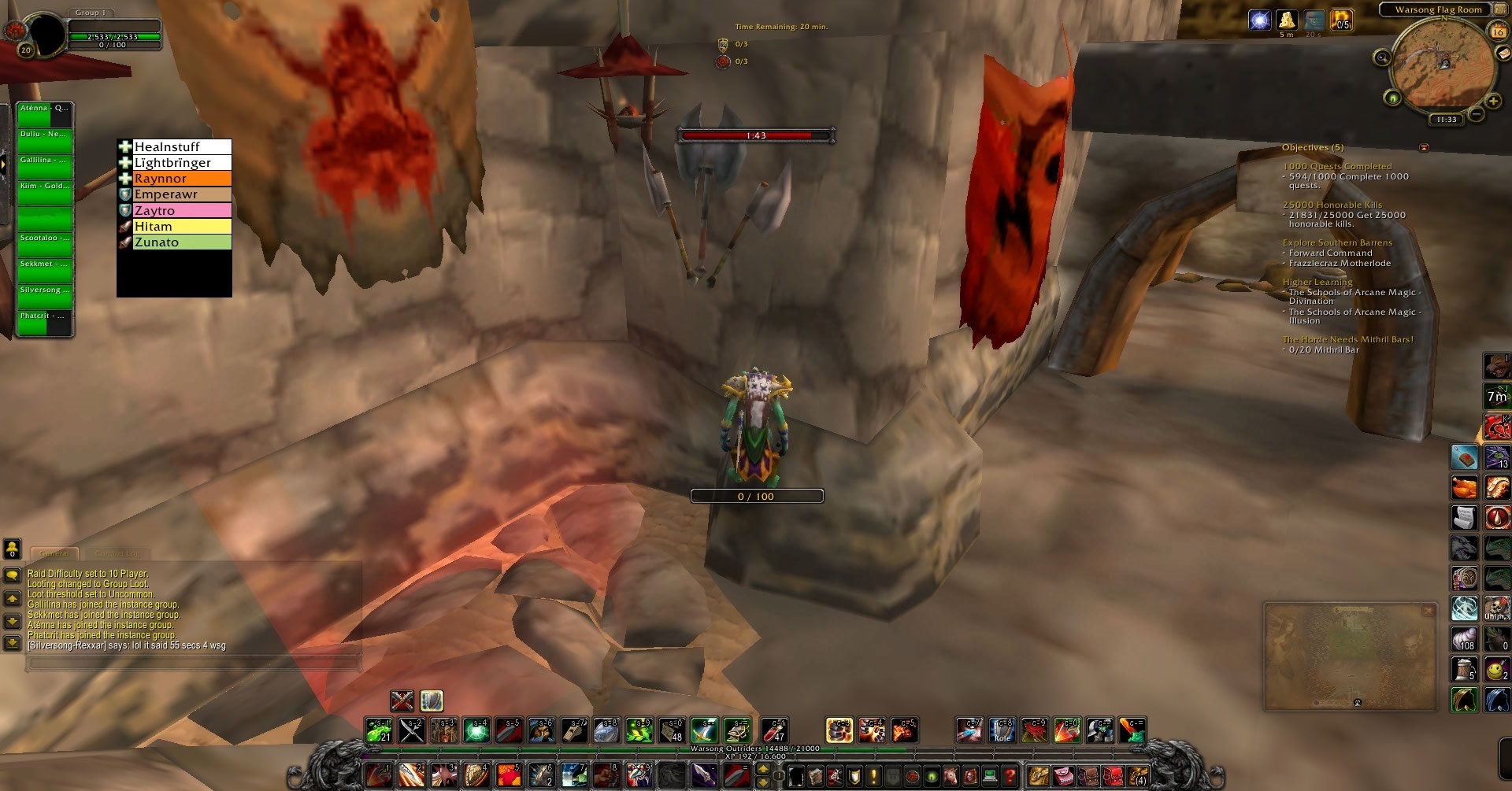Select Healnstuff in the role list

click(x=175, y=147)
